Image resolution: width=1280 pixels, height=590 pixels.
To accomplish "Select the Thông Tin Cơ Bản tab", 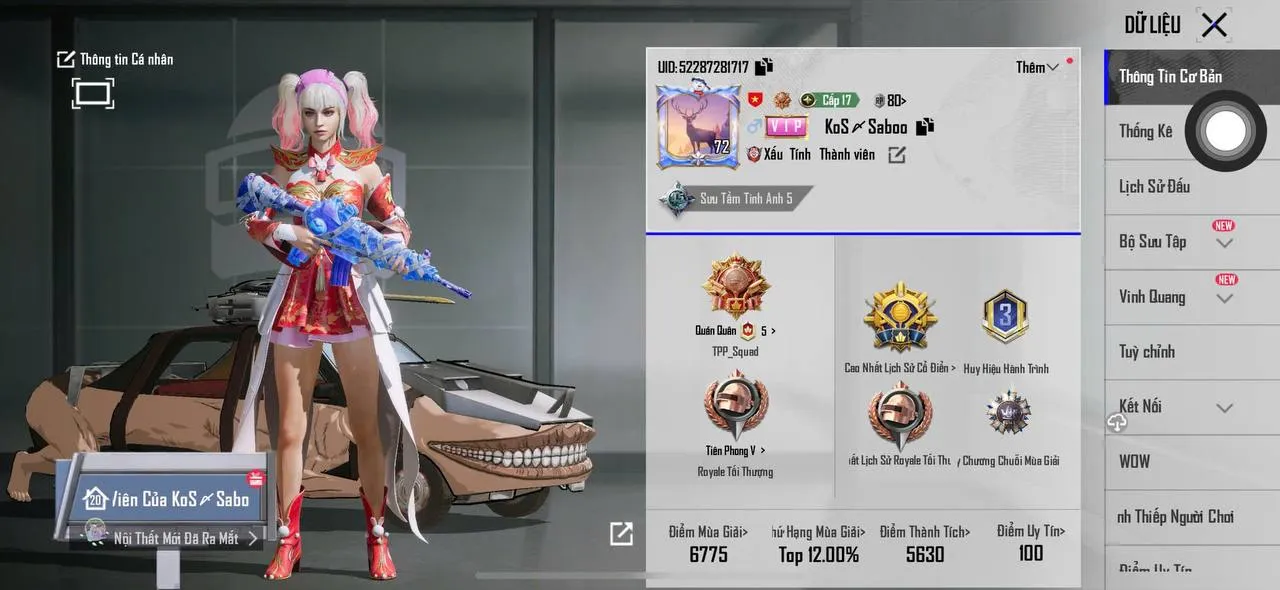I will (x=1170, y=77).
